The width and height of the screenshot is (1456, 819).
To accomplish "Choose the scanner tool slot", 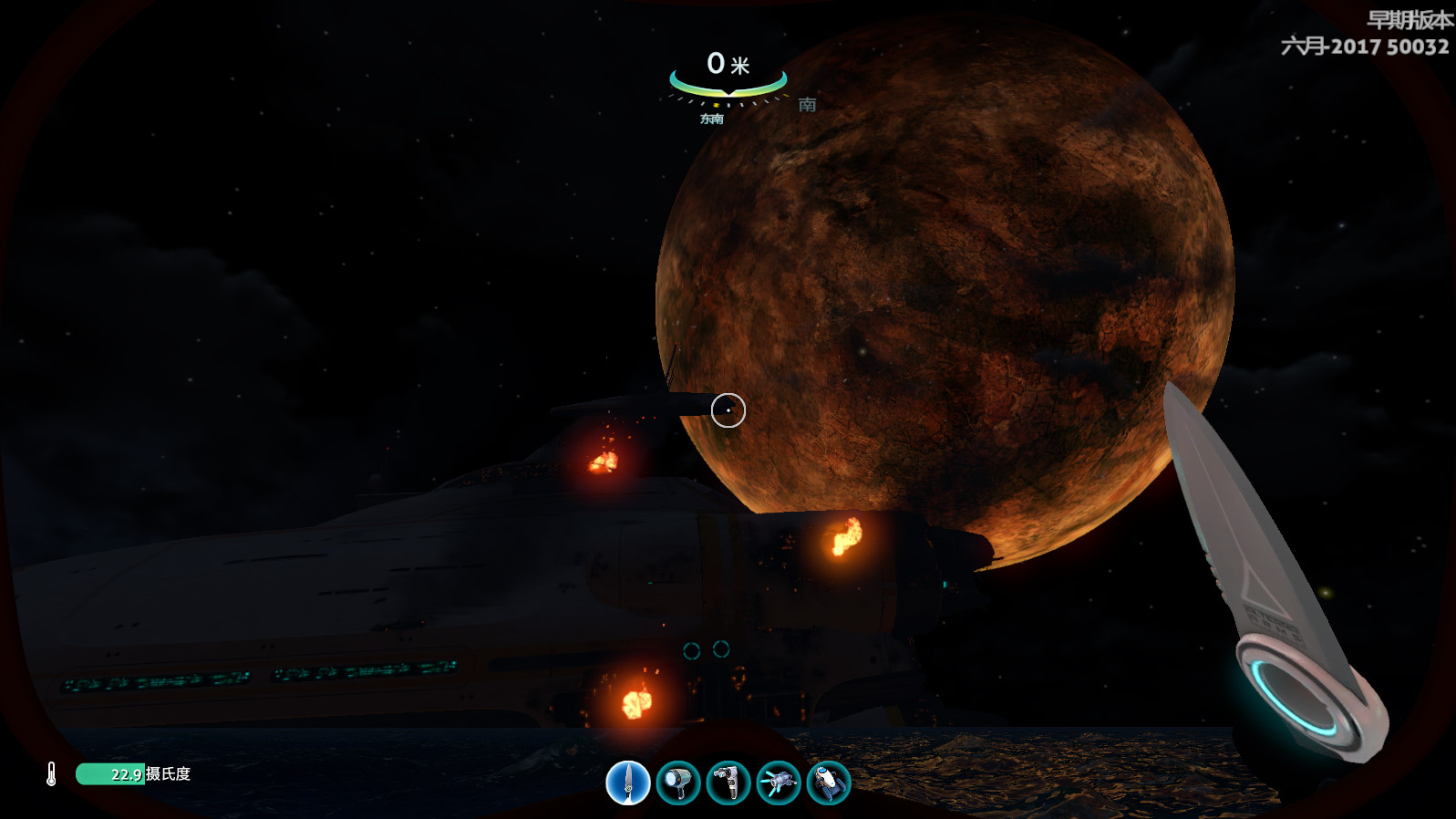I will [x=728, y=783].
